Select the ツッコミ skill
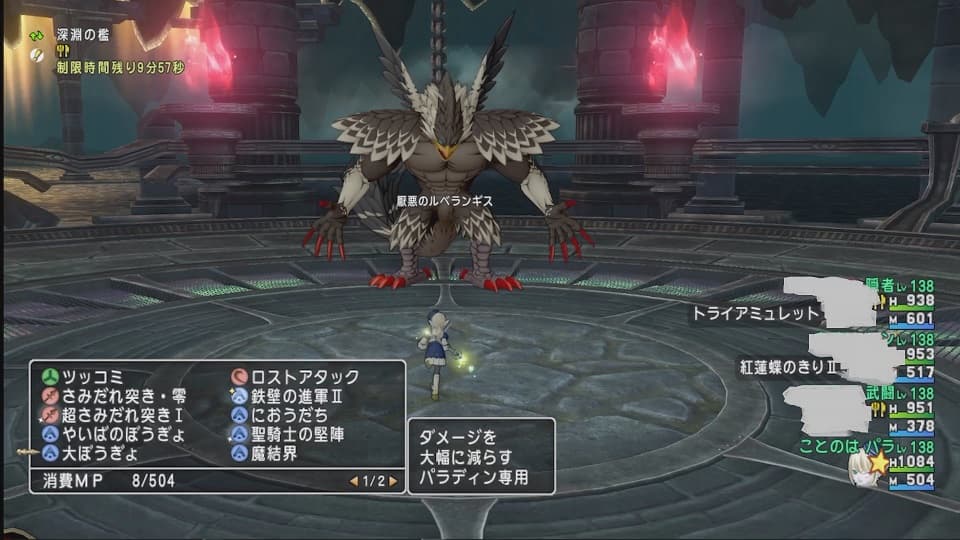This screenshot has width=960, height=540. point(92,377)
